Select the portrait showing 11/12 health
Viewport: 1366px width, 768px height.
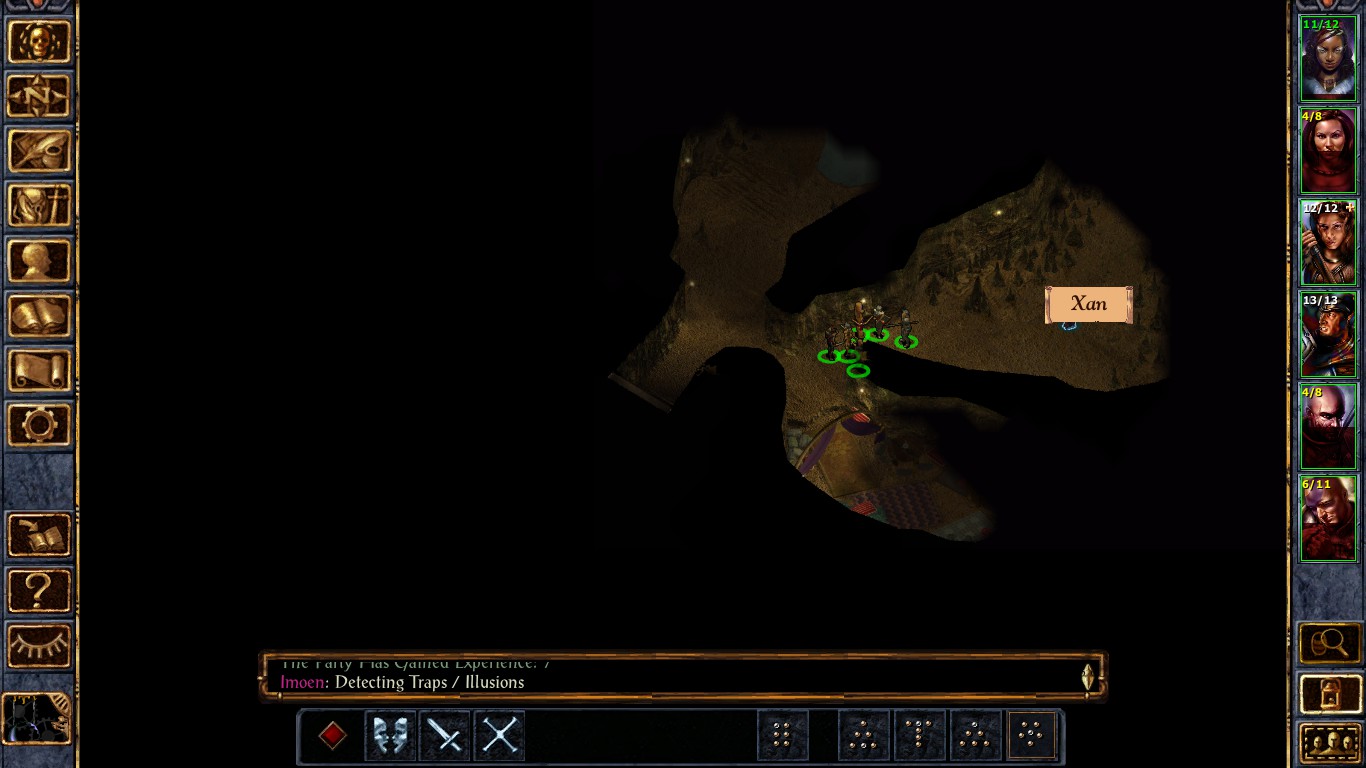pyautogui.click(x=1328, y=58)
